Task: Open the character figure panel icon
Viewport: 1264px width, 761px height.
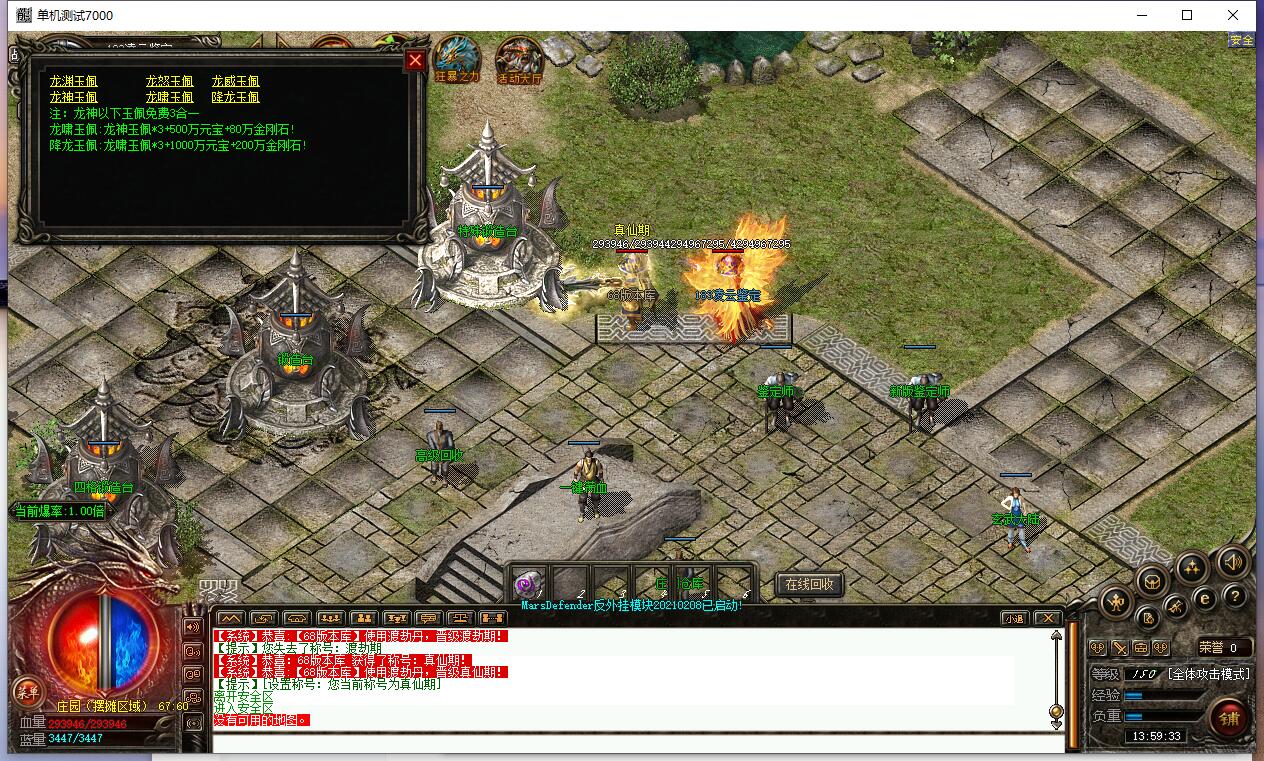Action: tap(1115, 602)
